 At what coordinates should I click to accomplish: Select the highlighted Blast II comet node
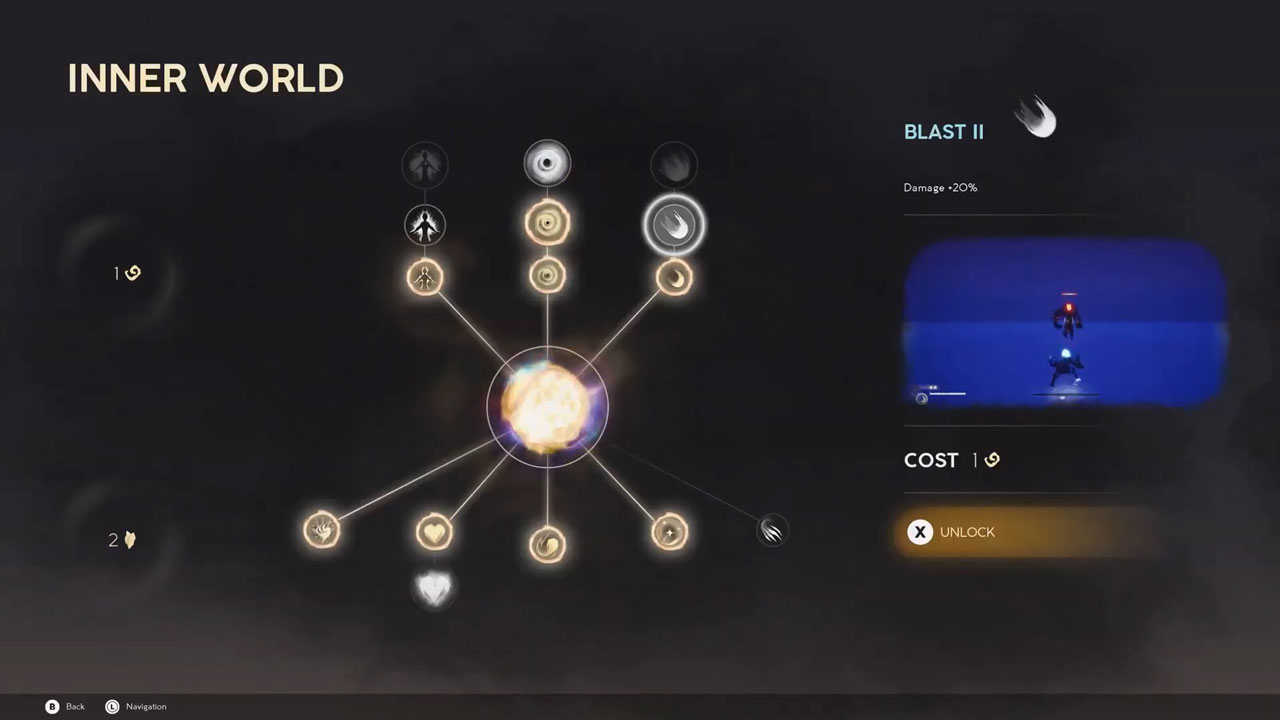[x=674, y=224]
